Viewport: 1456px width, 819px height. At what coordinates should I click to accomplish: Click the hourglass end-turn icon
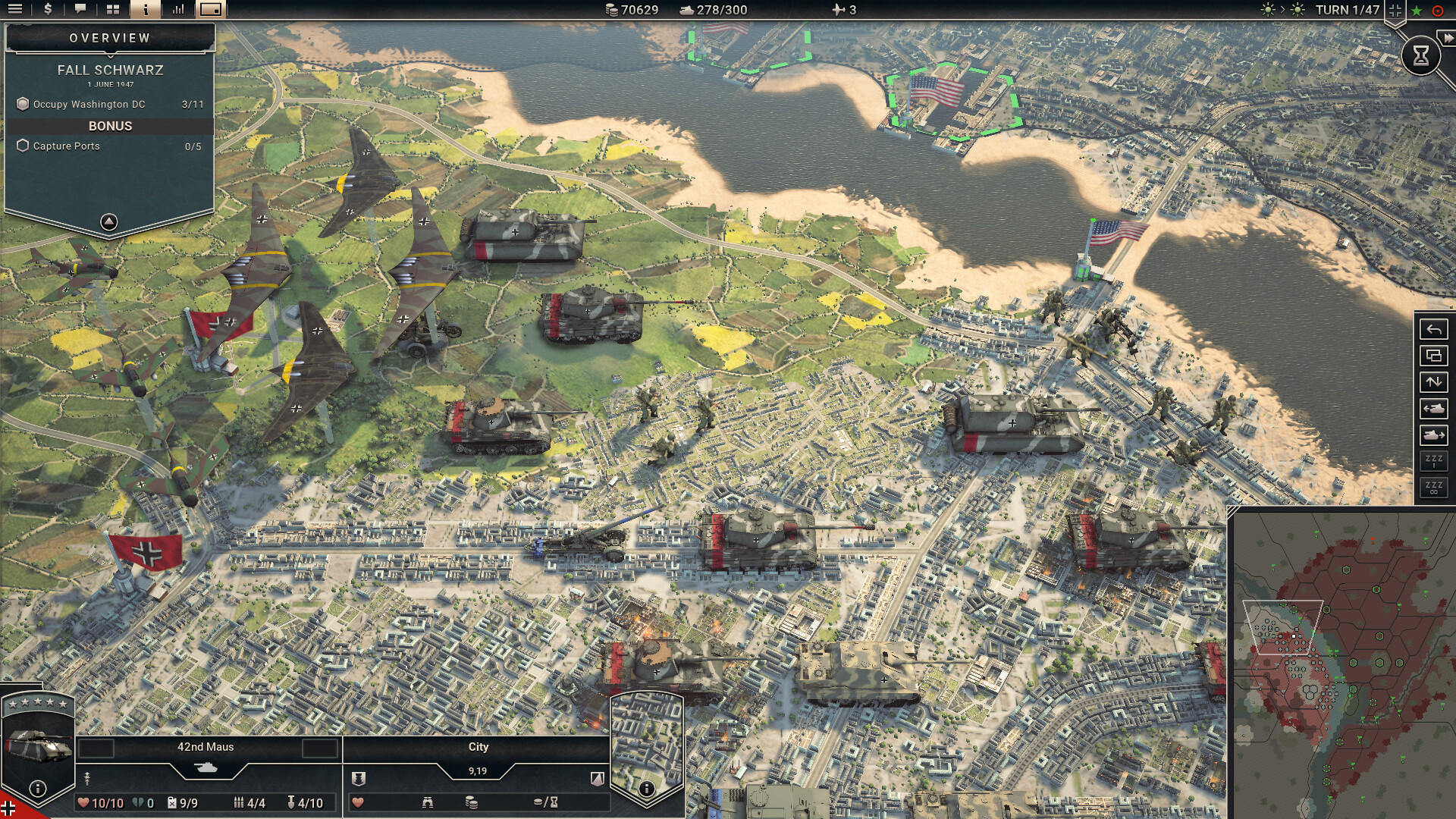click(1421, 55)
